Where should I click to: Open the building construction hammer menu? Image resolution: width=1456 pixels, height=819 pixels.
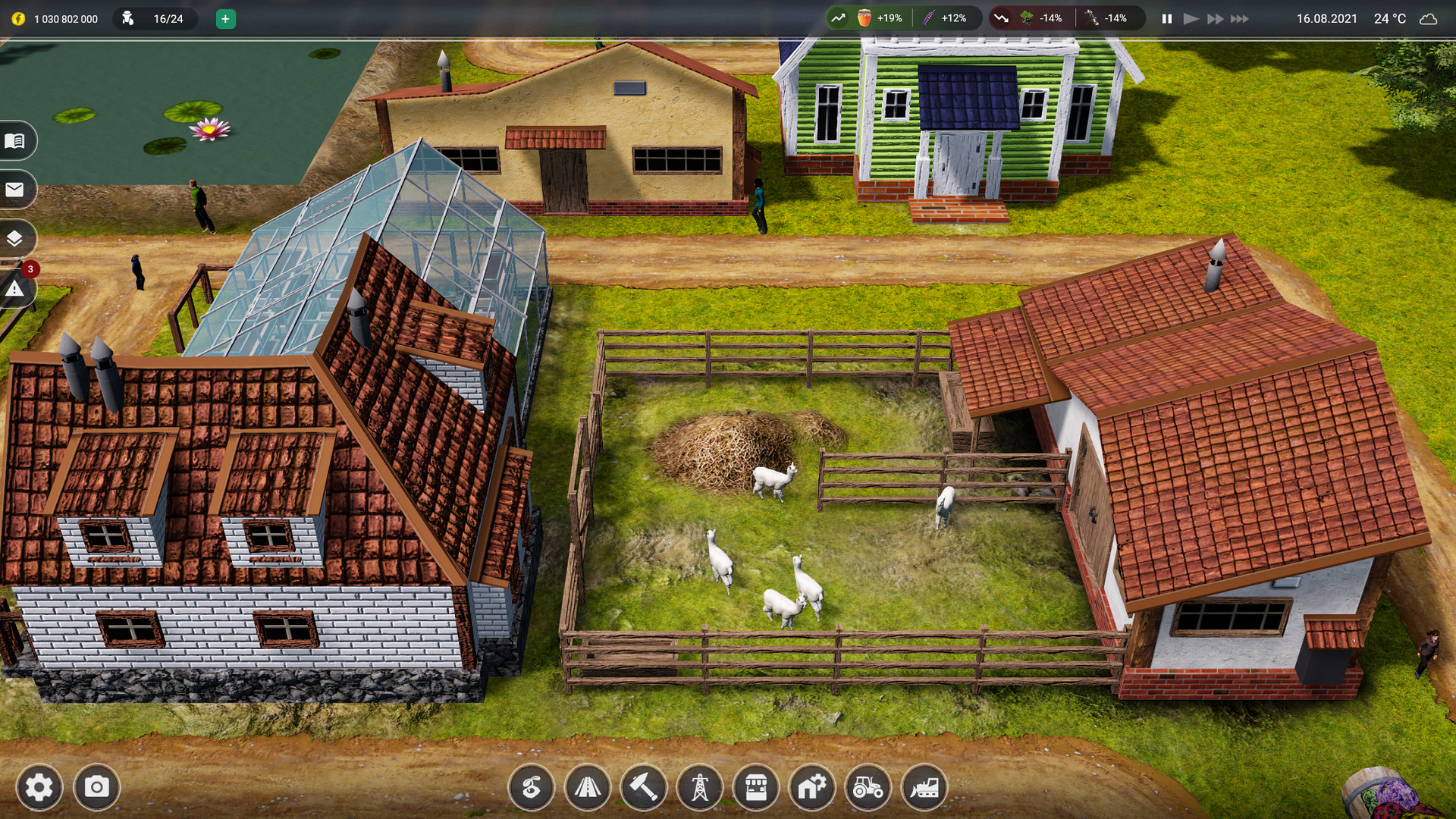(644, 788)
